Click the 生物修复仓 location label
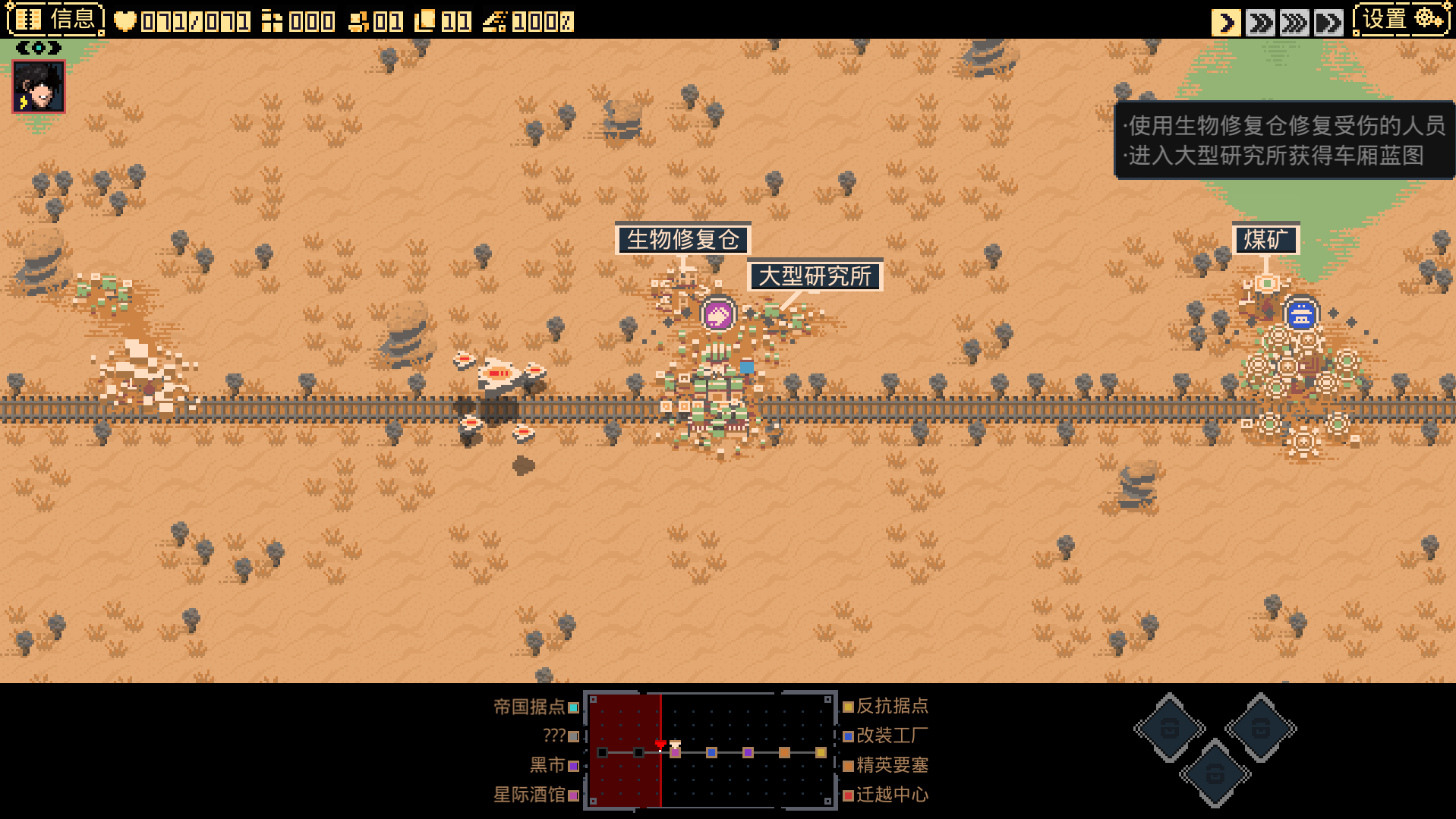This screenshot has height=819, width=1456. point(682,240)
